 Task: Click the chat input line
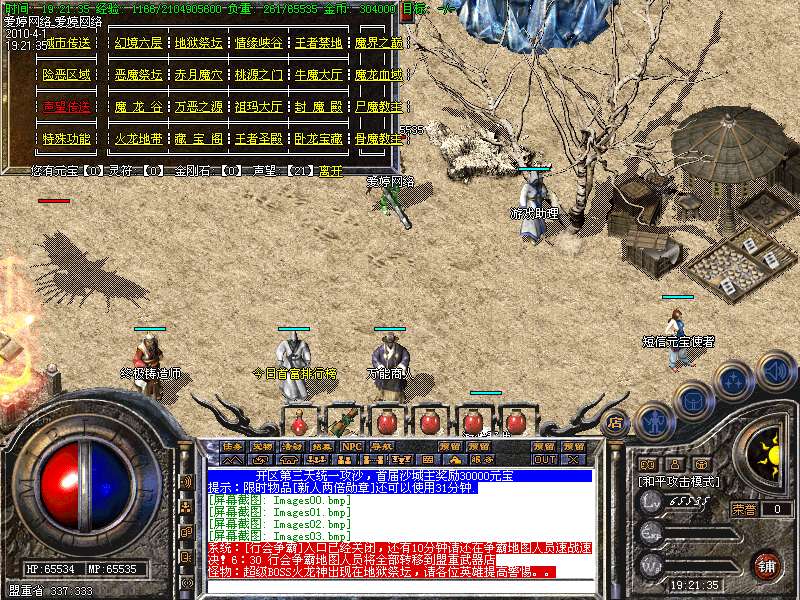[x=400, y=586]
